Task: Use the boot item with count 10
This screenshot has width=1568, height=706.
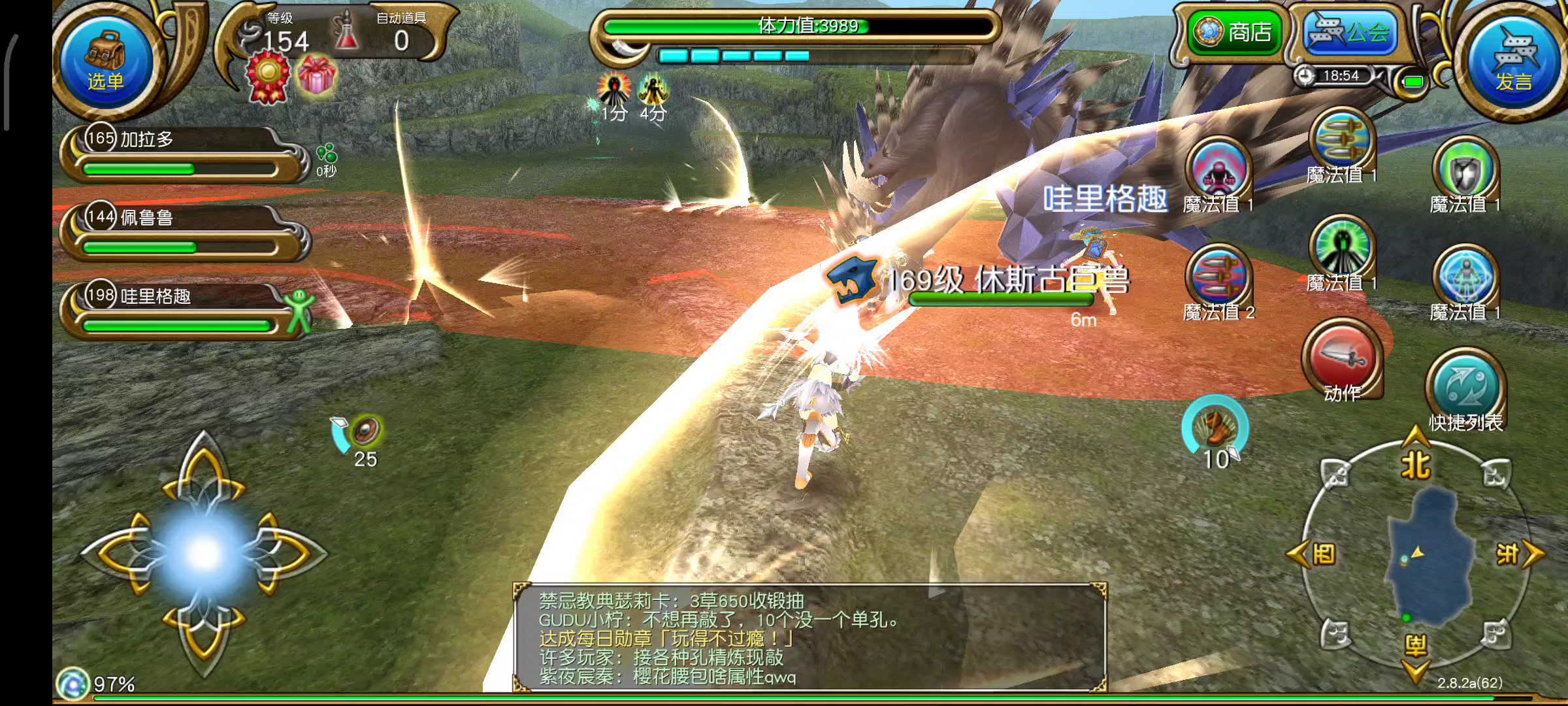Action: (x=1215, y=428)
